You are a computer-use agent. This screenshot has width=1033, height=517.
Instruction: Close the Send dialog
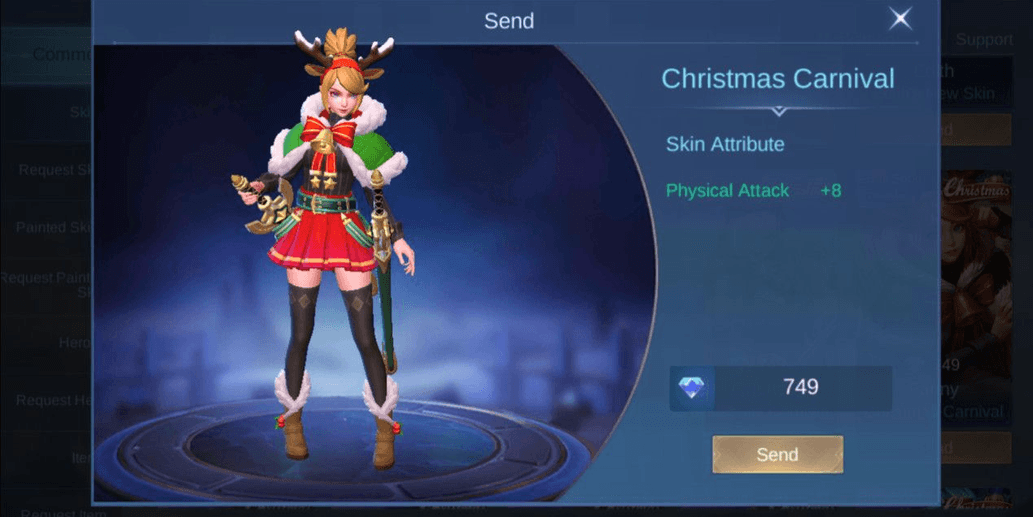coord(900,19)
